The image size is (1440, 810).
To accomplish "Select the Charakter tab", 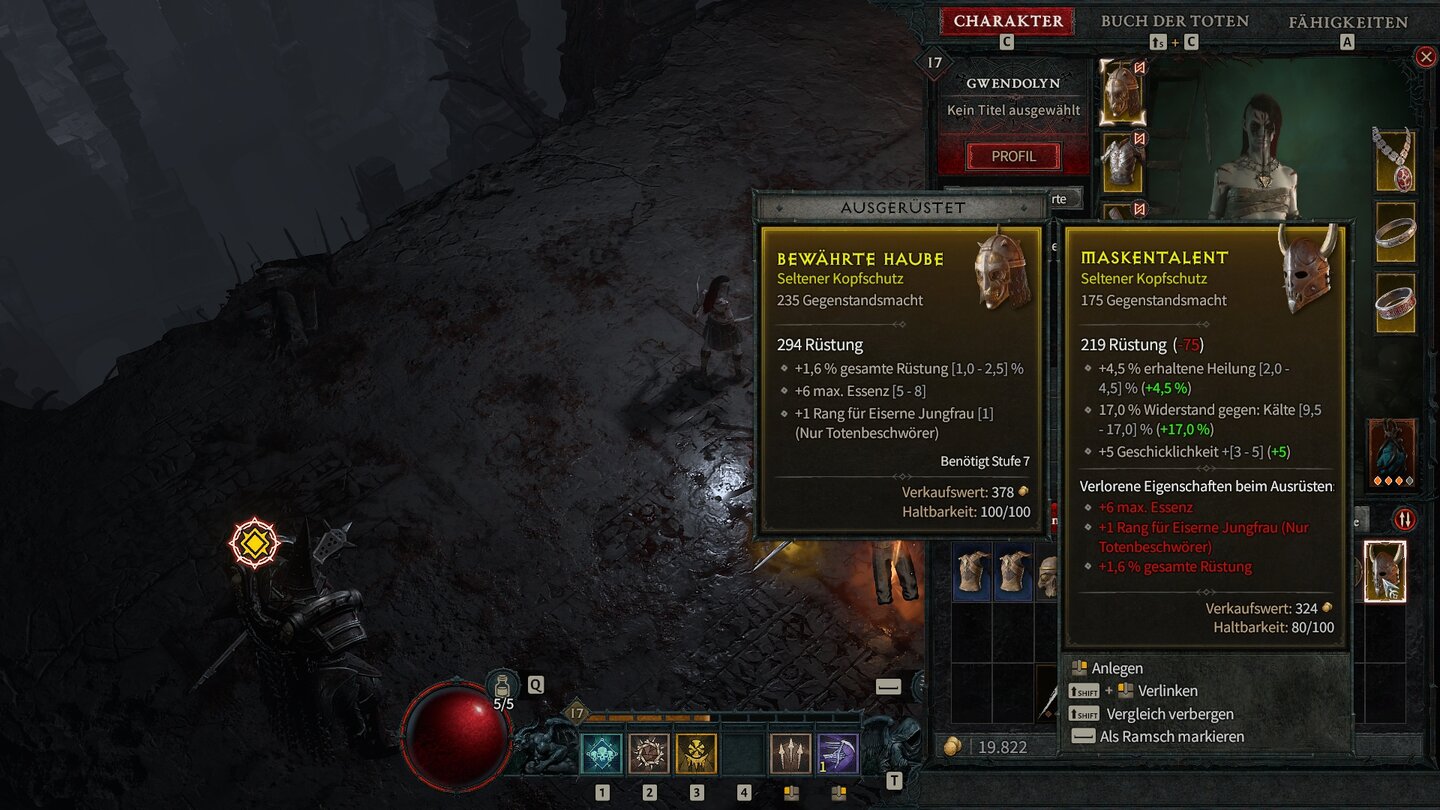I will tap(1008, 21).
